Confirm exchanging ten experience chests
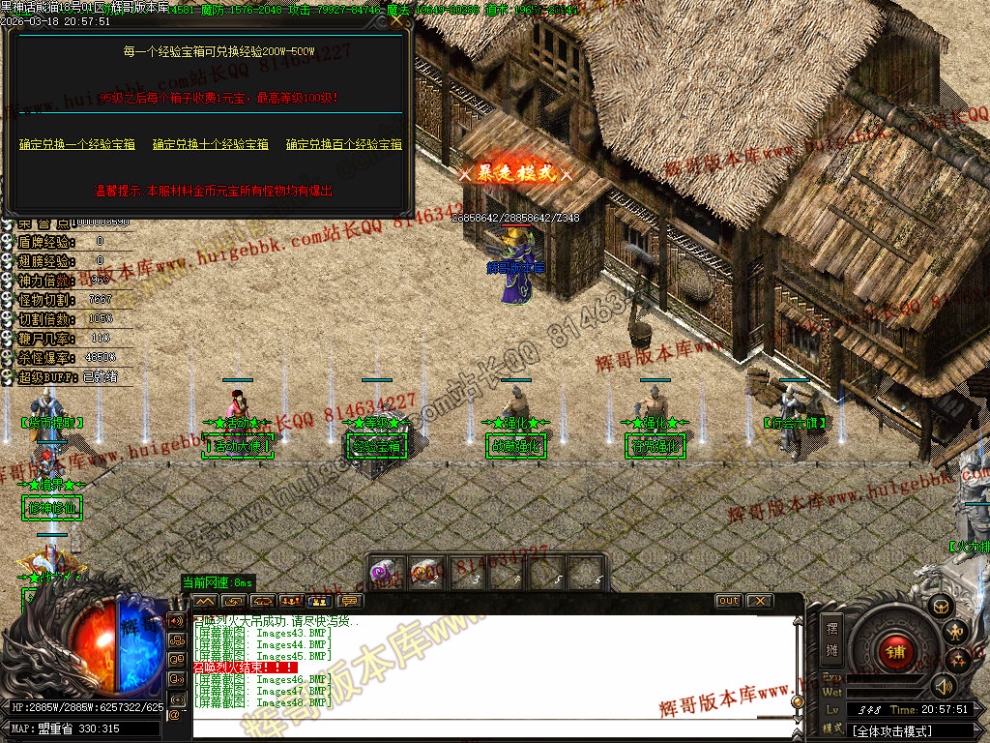Screen dimensions: 990x743 [210, 145]
